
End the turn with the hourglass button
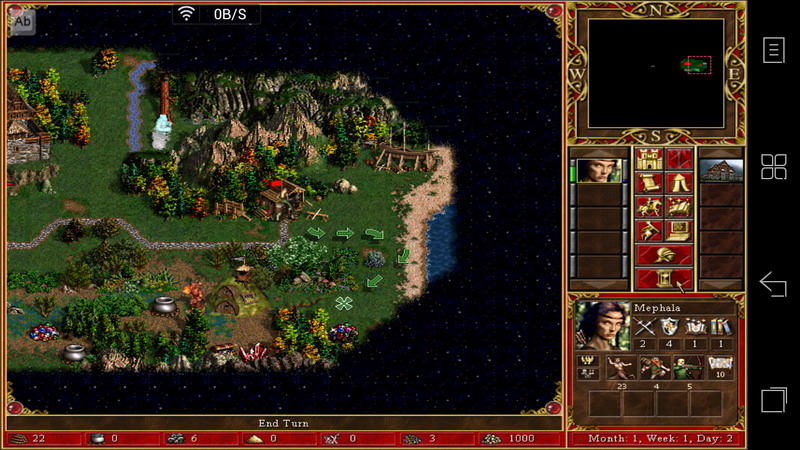point(663,279)
